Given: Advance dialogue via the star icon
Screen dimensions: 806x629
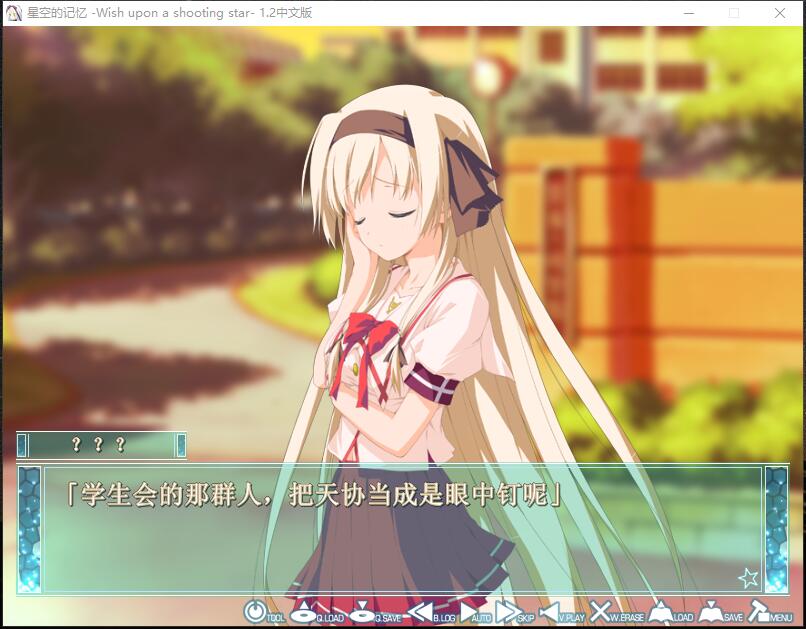Looking at the screenshot, I should 748,577.
